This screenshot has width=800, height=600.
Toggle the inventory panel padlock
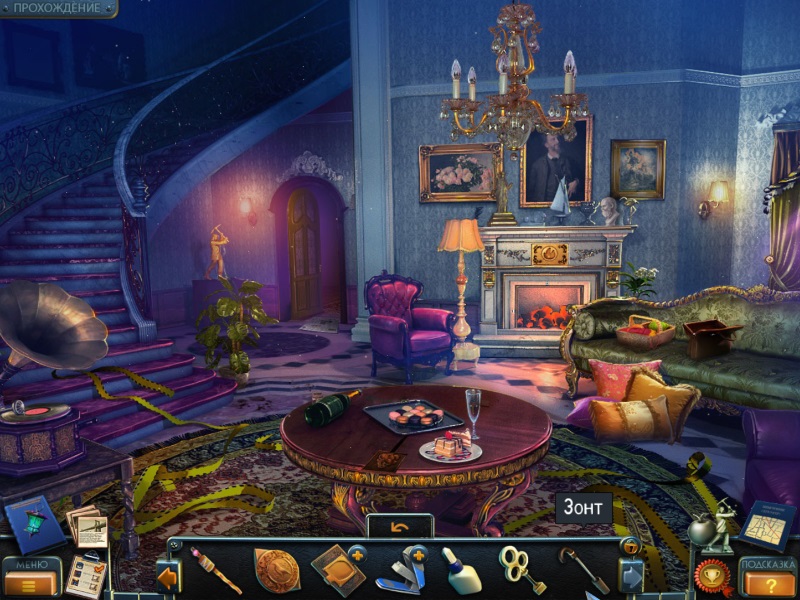click(631, 546)
